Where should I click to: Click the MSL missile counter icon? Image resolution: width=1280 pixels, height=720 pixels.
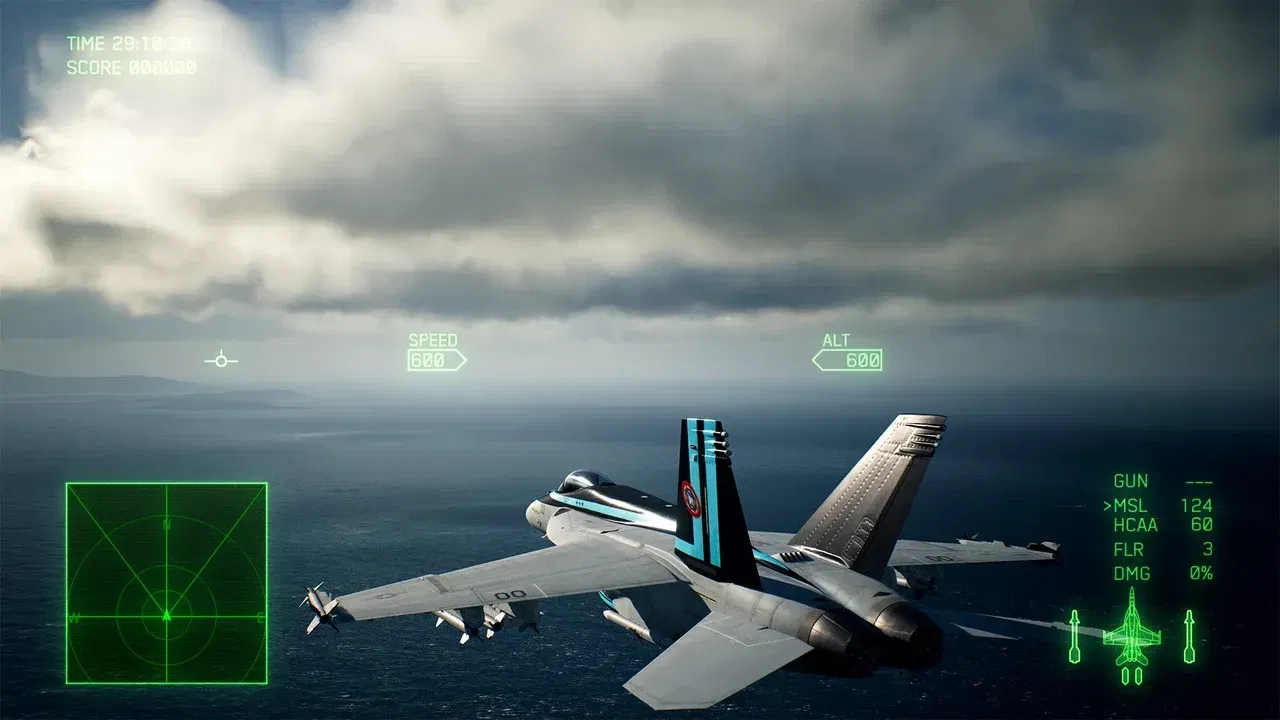pos(1131,507)
